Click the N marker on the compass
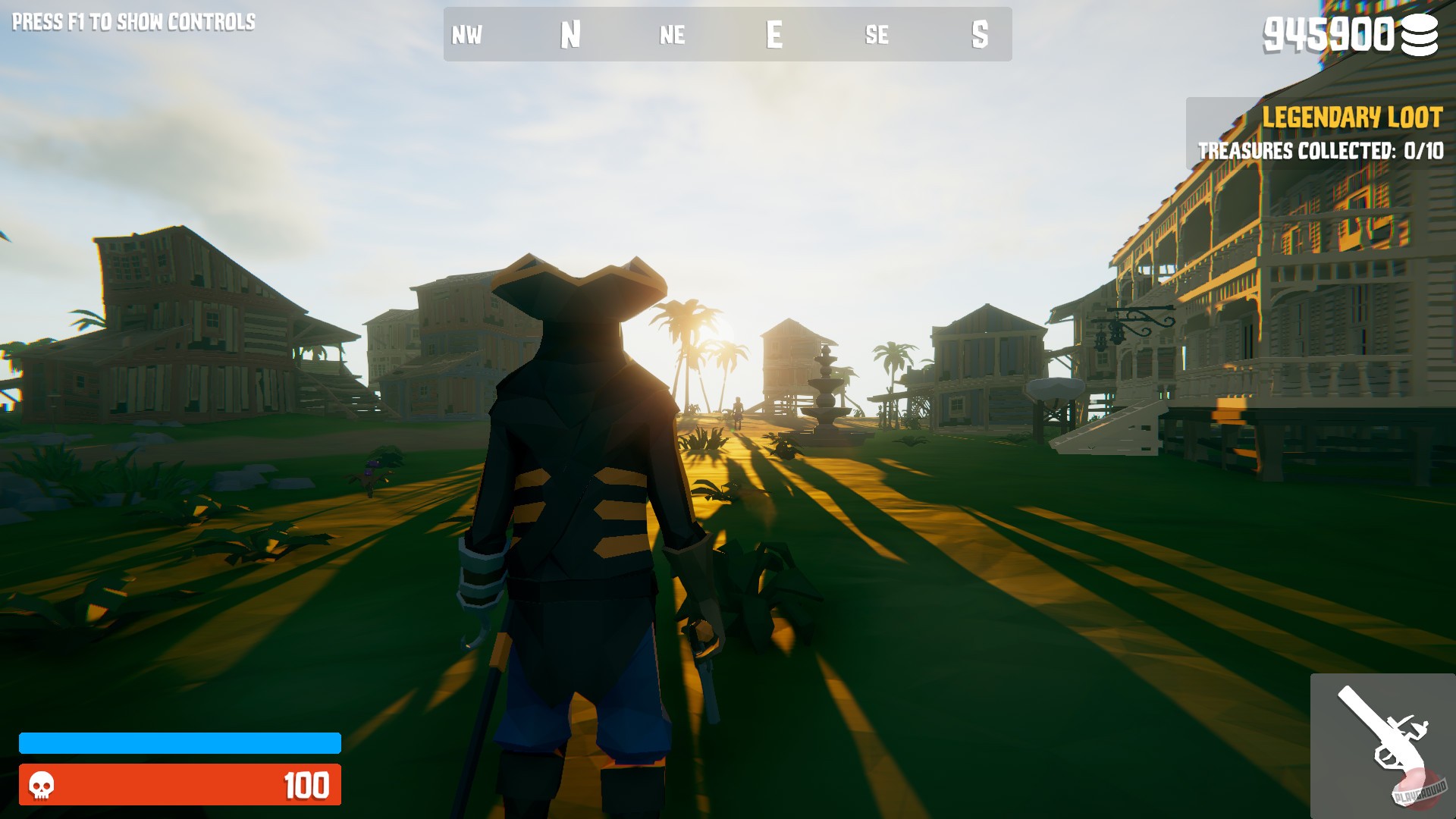This screenshot has width=1456, height=819. coord(570,33)
